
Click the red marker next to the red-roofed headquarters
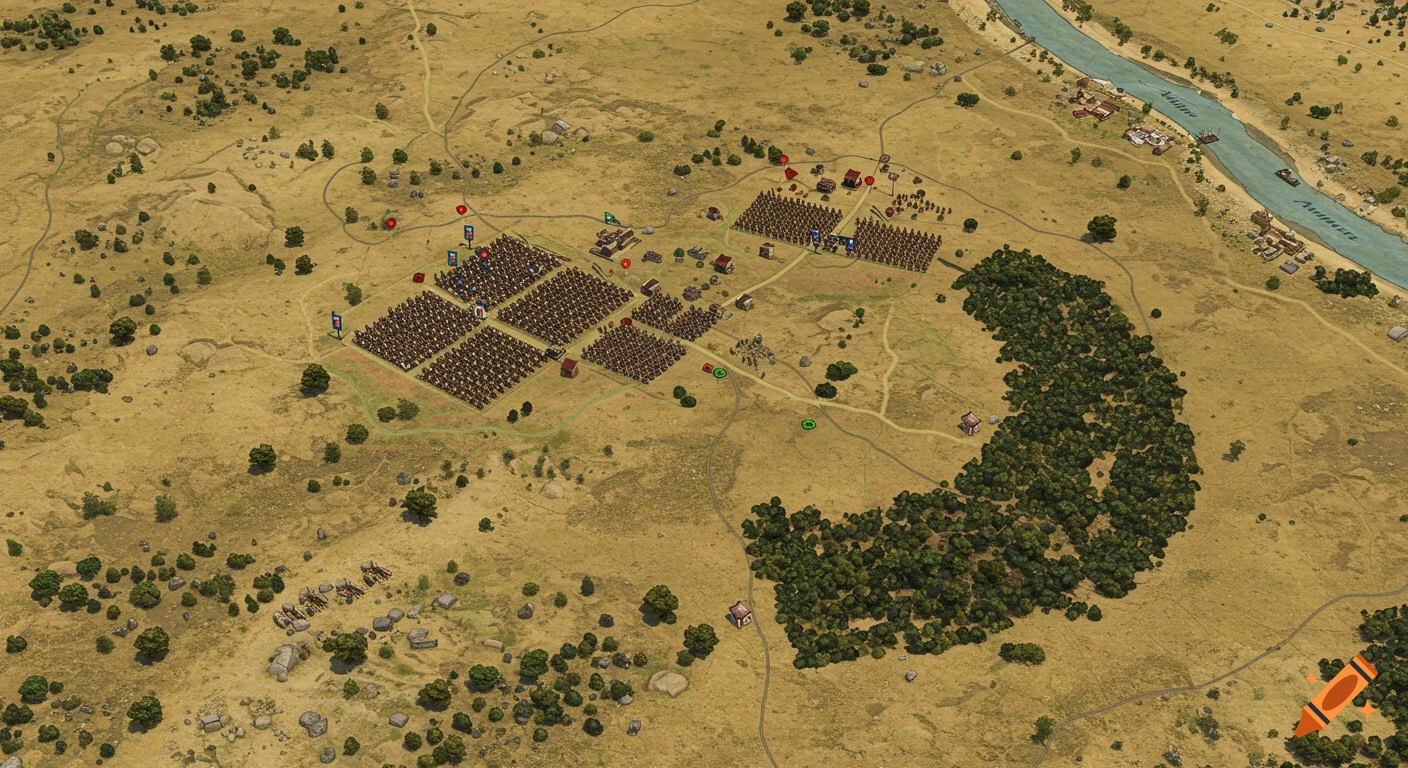(869, 179)
